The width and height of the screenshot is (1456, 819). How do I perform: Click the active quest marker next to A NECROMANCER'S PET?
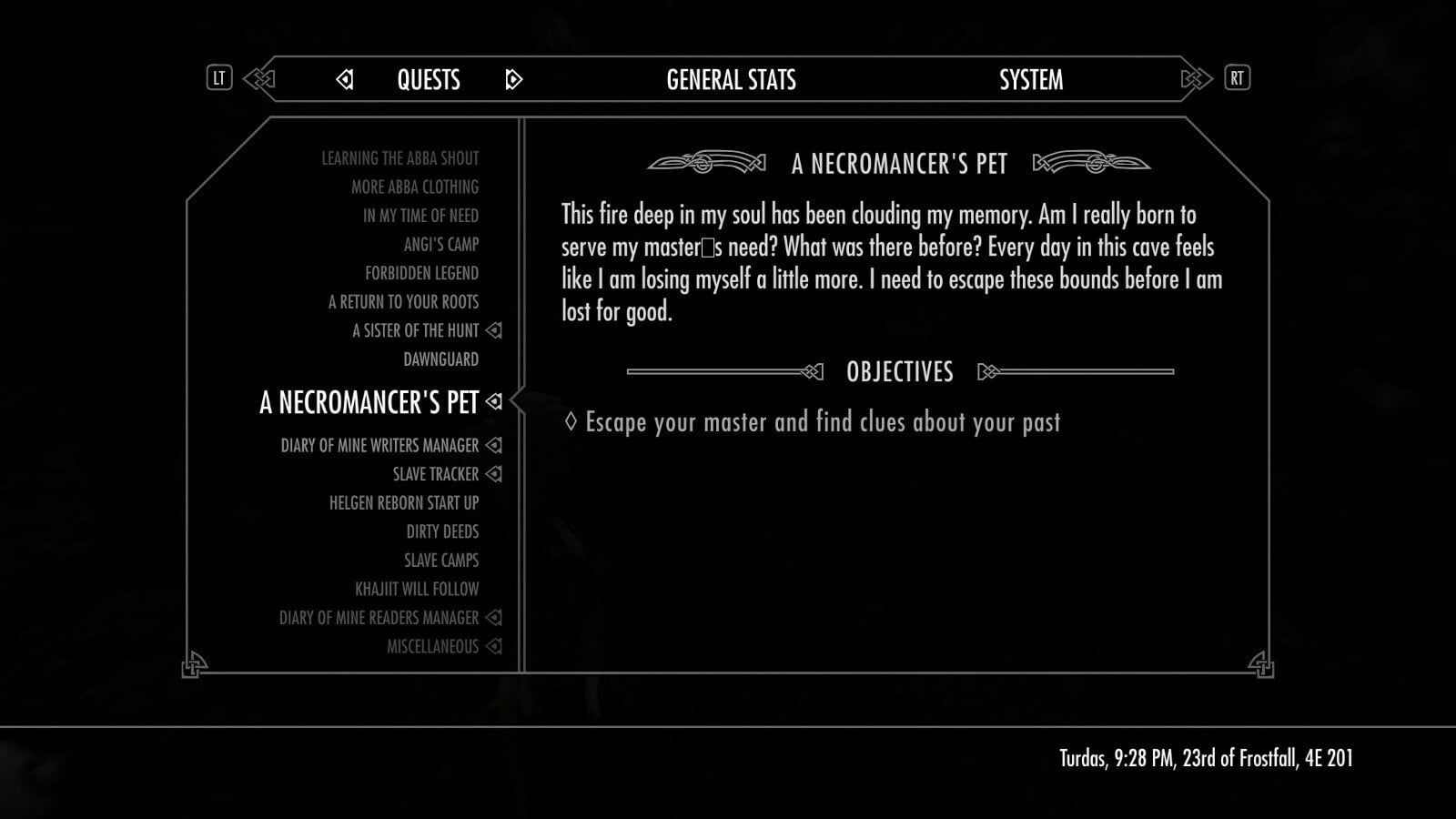[x=495, y=401]
